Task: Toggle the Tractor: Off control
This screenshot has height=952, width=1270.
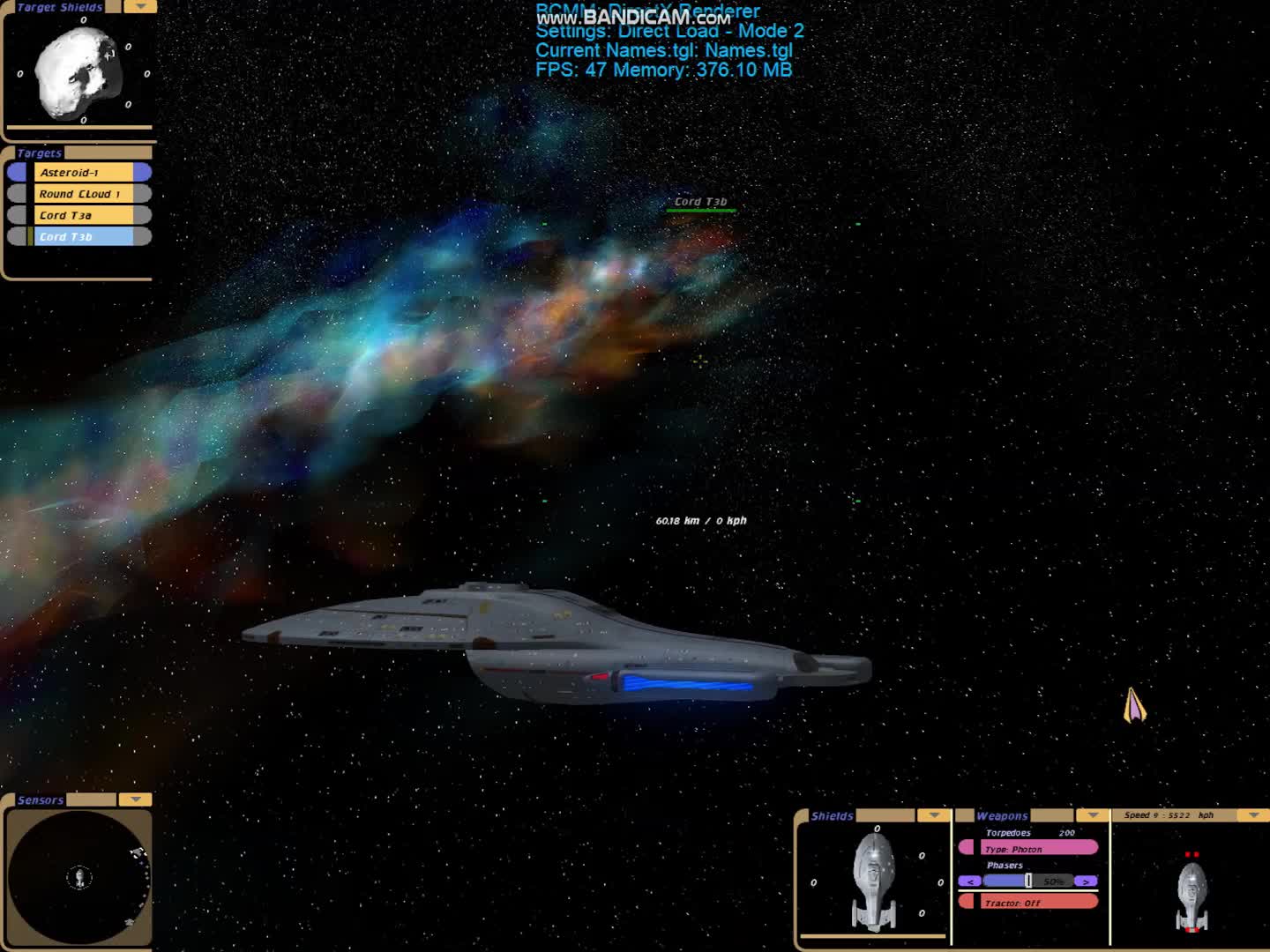Action: (1036, 902)
